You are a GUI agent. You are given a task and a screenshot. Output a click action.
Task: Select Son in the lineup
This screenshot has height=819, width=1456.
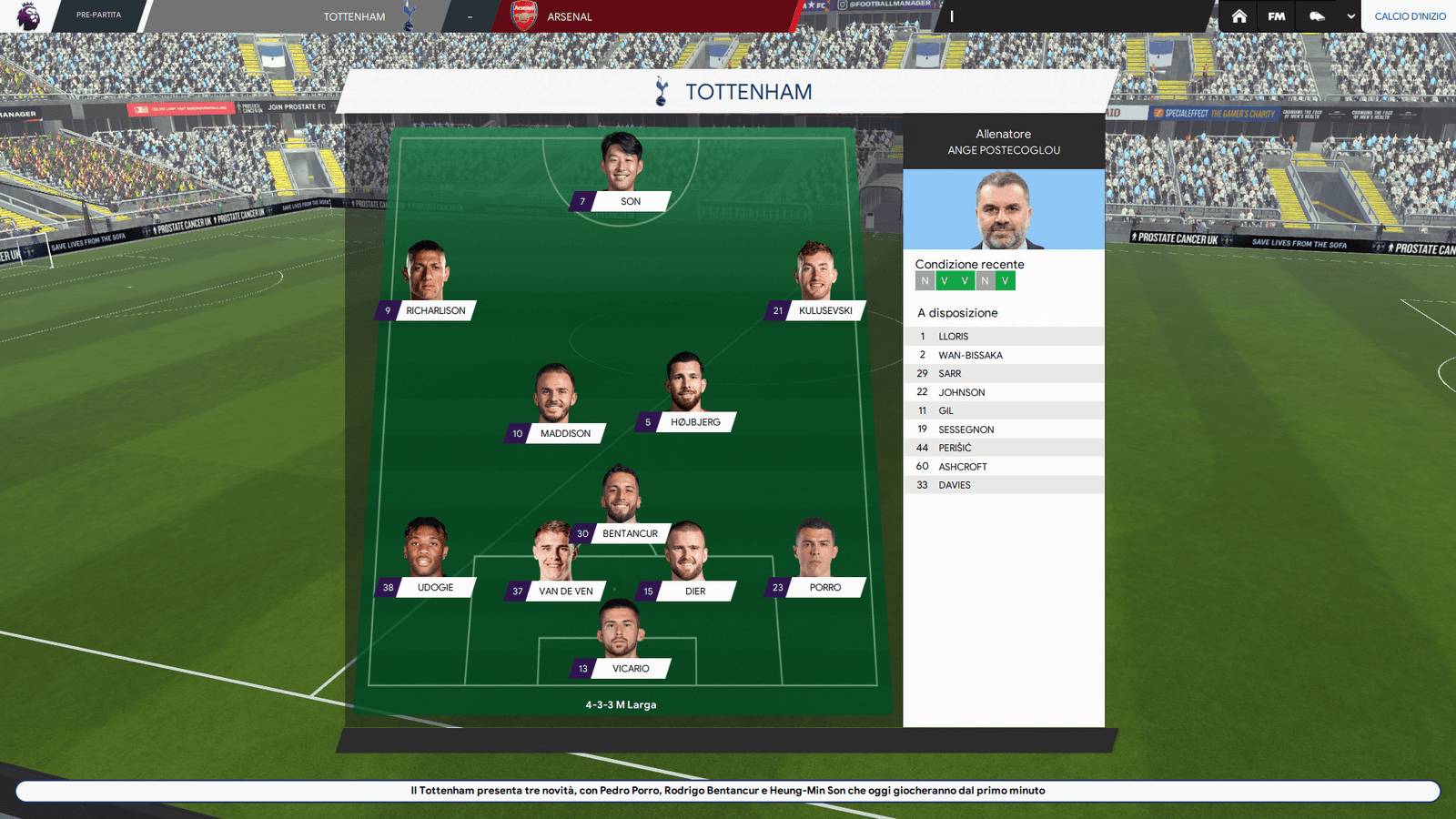pos(630,201)
